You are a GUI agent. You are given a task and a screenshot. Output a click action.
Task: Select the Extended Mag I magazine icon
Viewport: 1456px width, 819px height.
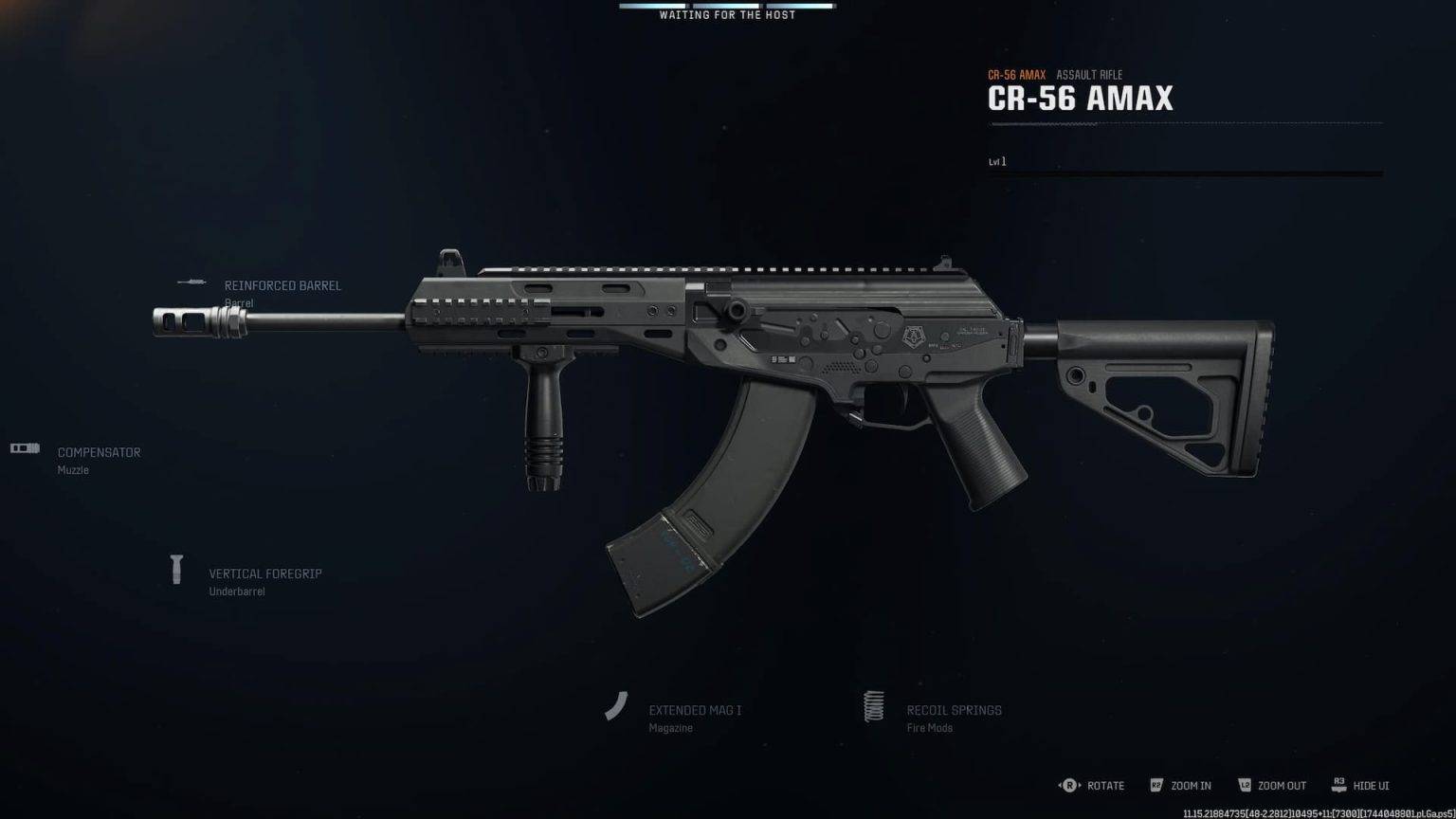click(615, 705)
